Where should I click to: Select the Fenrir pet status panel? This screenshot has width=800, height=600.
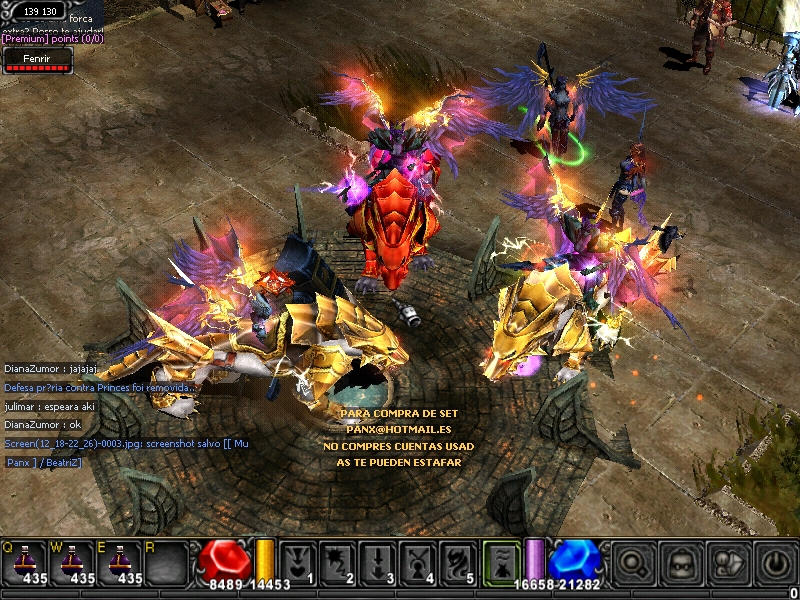[37, 63]
